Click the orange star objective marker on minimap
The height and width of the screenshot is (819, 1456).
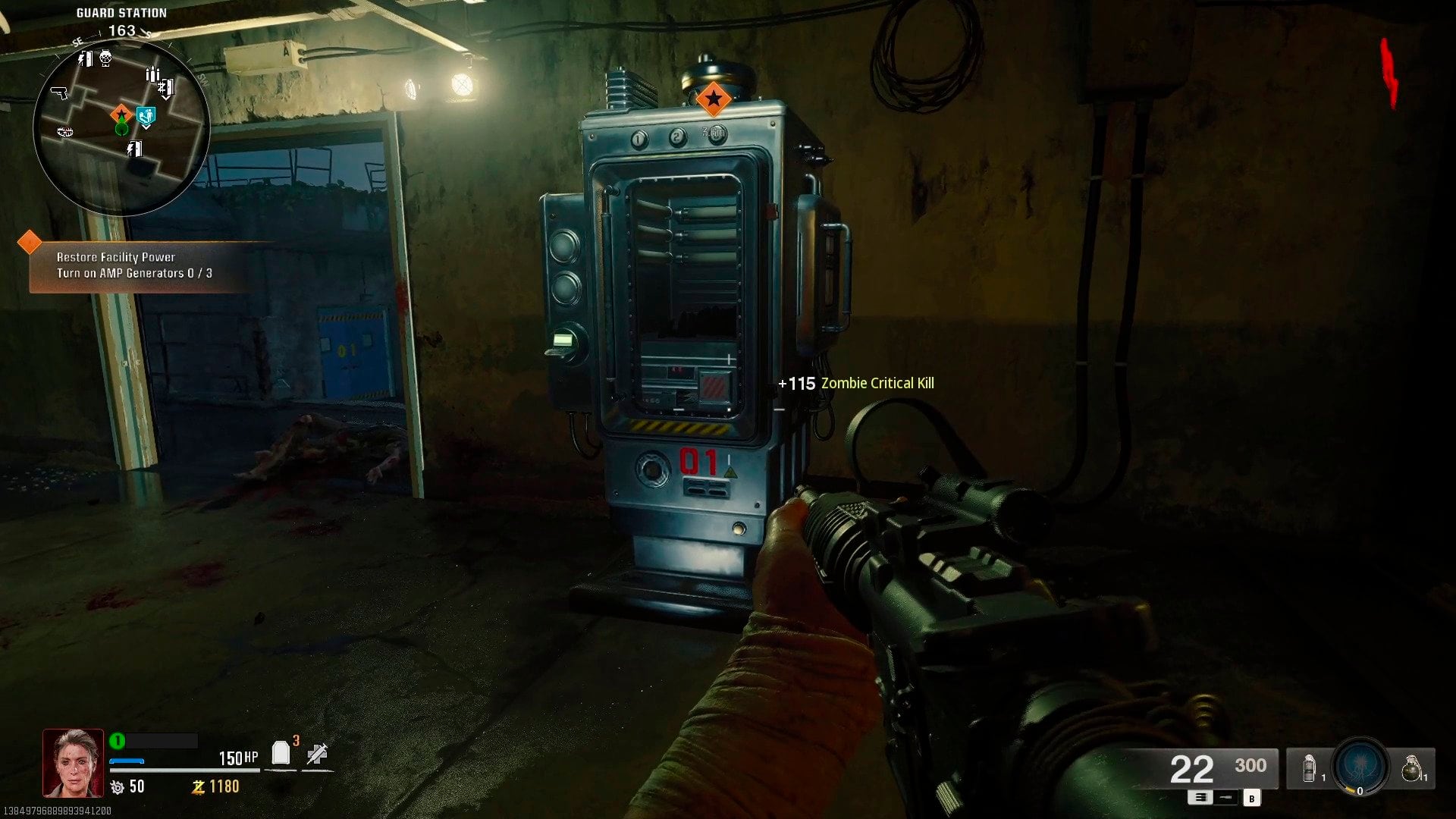pyautogui.click(x=121, y=115)
